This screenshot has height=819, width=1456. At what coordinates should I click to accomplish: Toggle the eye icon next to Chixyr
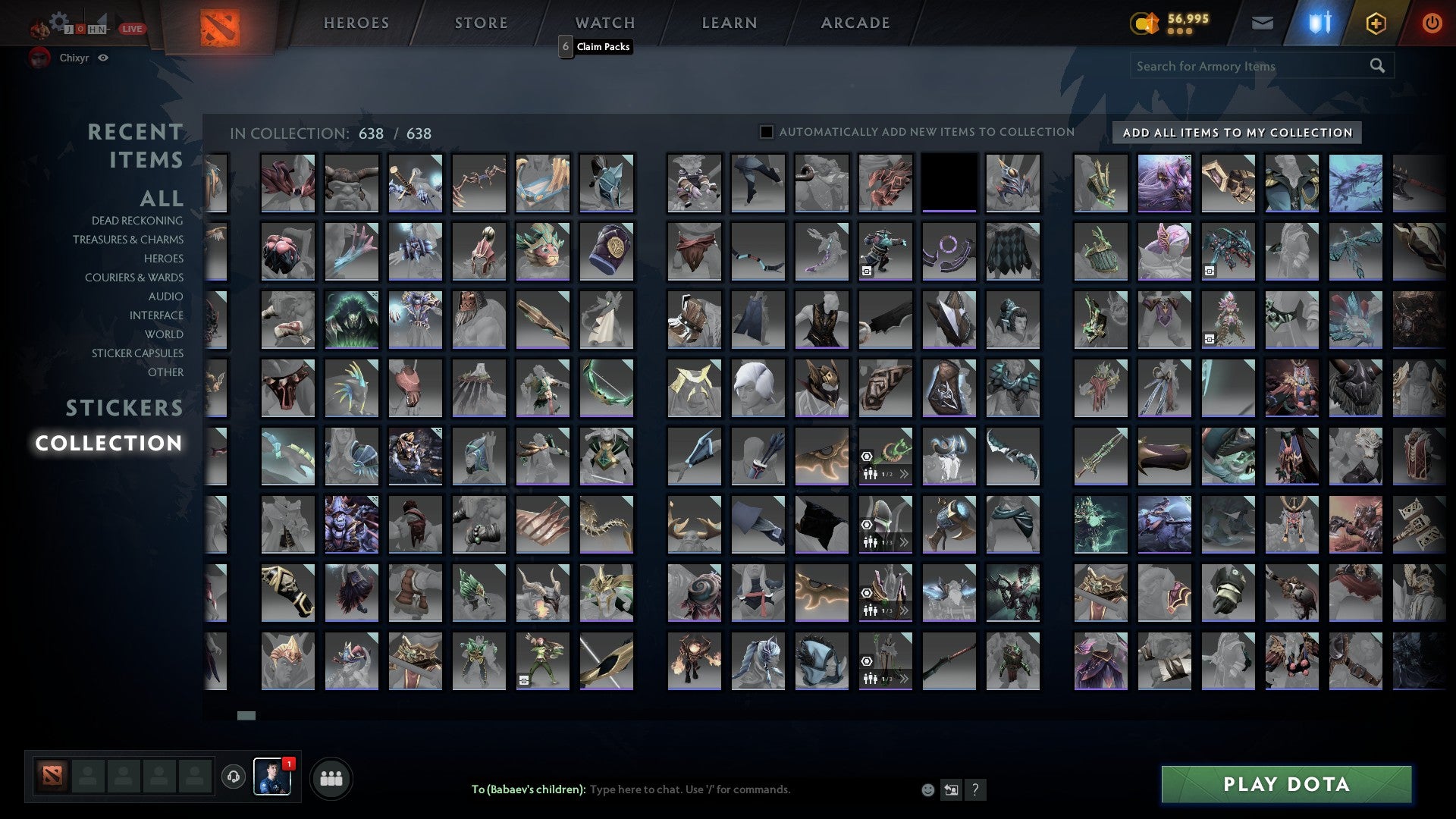point(104,58)
